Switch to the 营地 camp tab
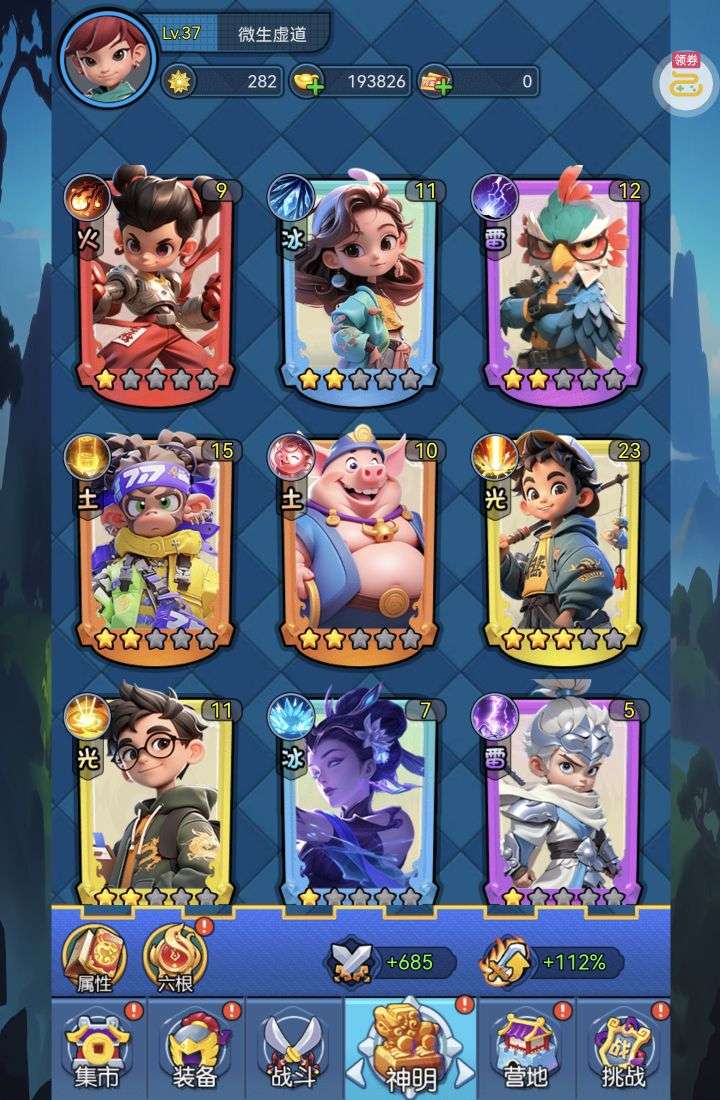Viewport: 720px width, 1100px height. coord(525,1048)
